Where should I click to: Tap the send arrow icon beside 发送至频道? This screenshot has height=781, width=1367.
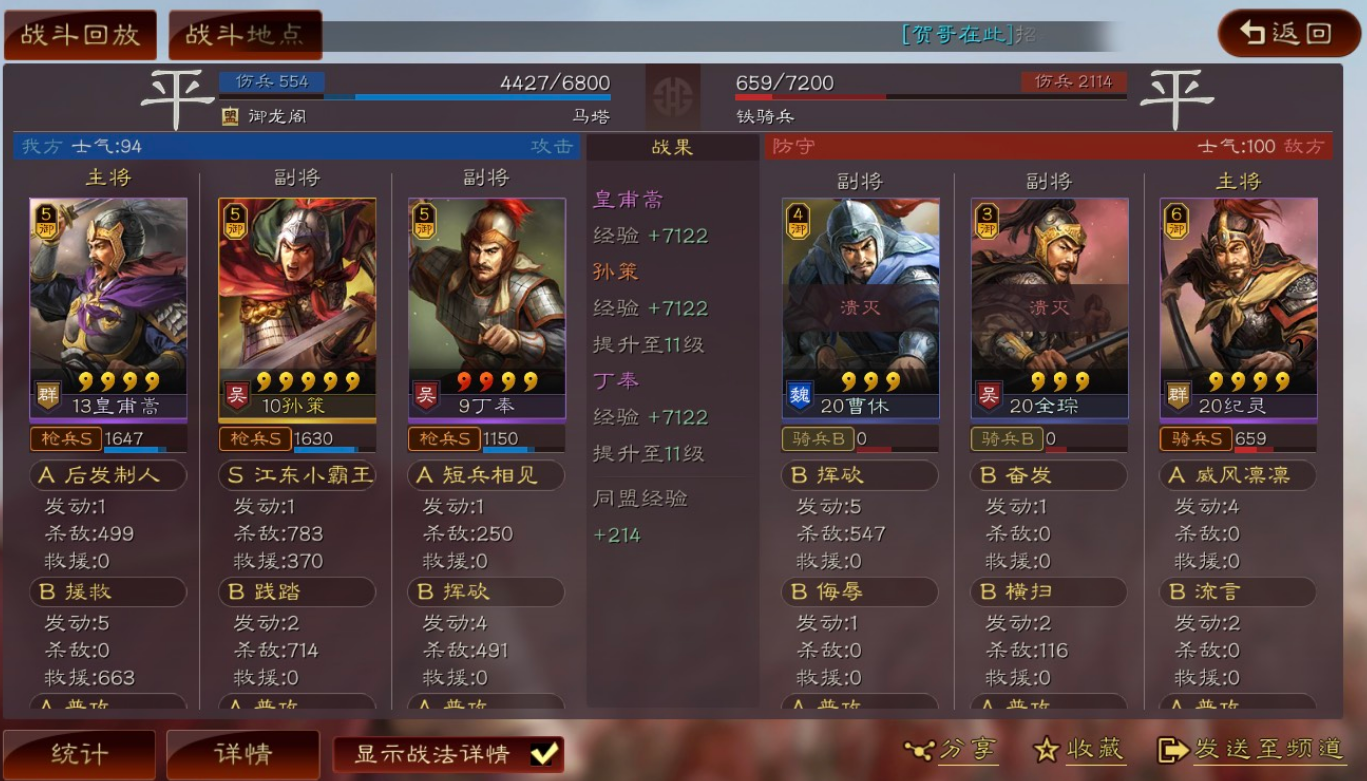1175,750
